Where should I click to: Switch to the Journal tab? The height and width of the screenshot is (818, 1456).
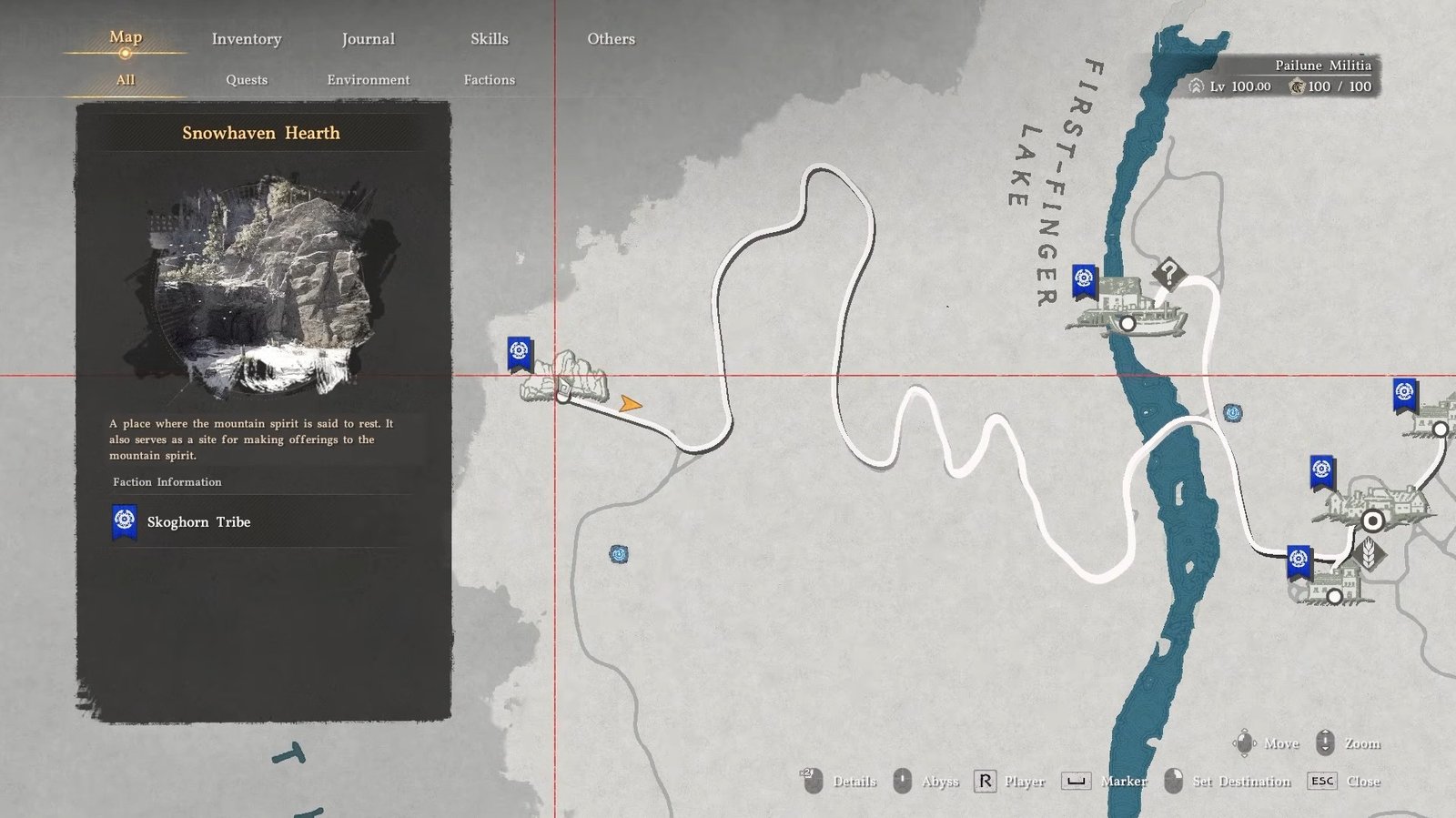368,39
